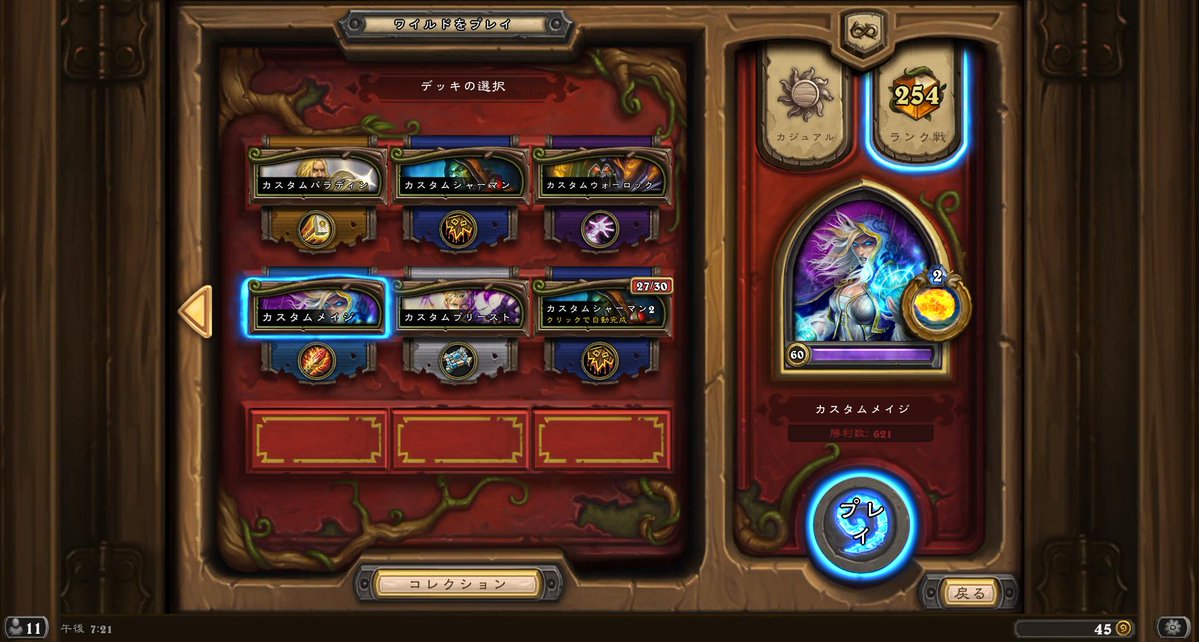Select ランク戦 ranked mode

pos(917,107)
